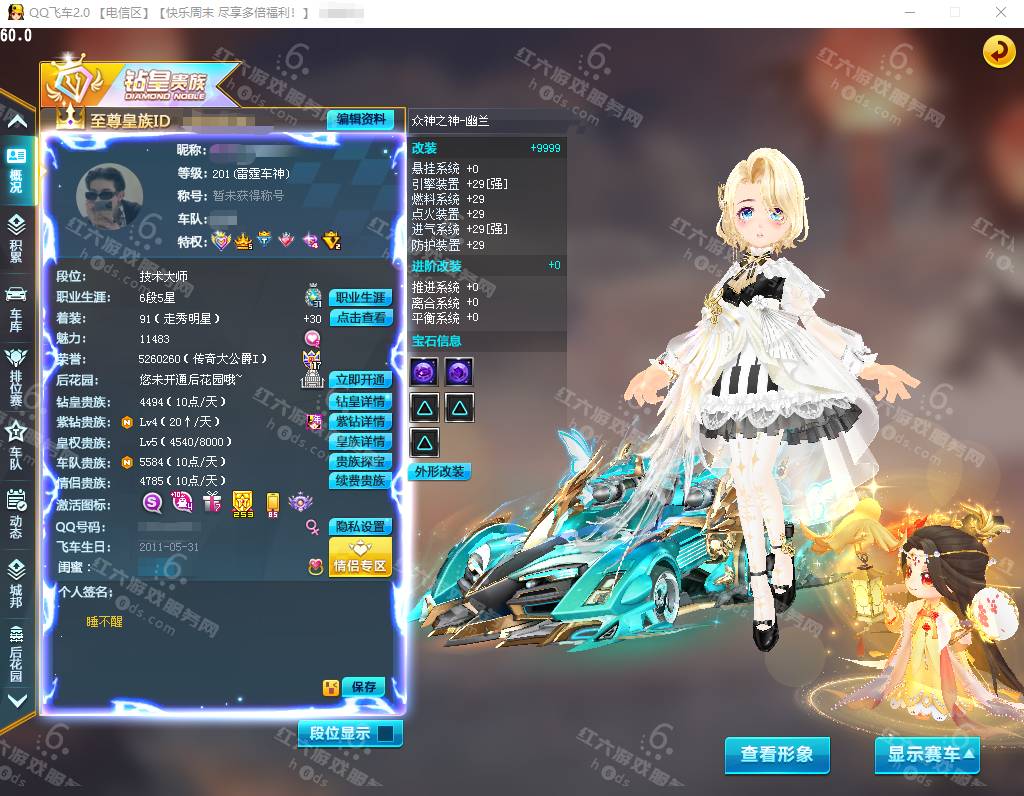Save the profile with 保存
1024x796 pixels.
363,687
